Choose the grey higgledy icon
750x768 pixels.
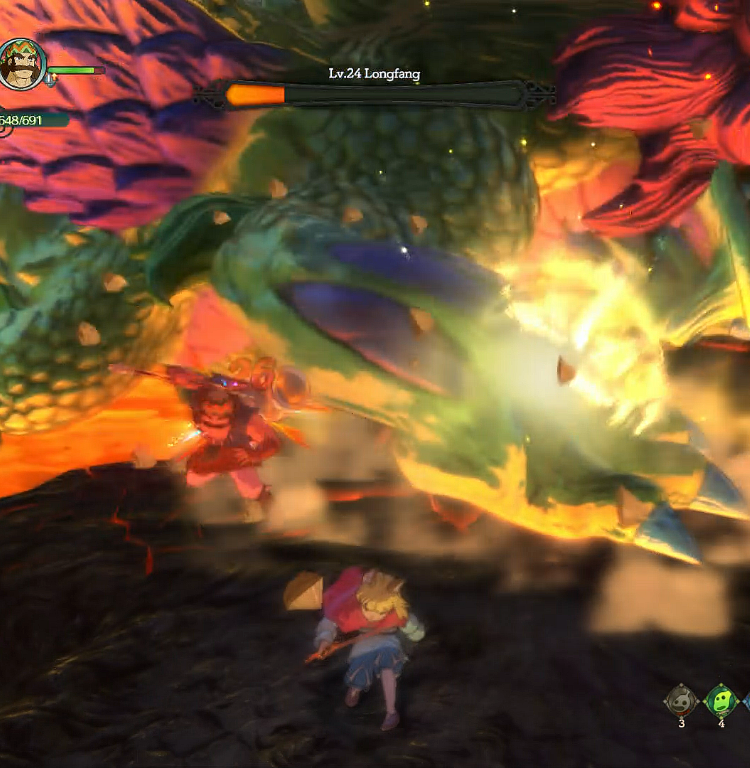point(681,700)
